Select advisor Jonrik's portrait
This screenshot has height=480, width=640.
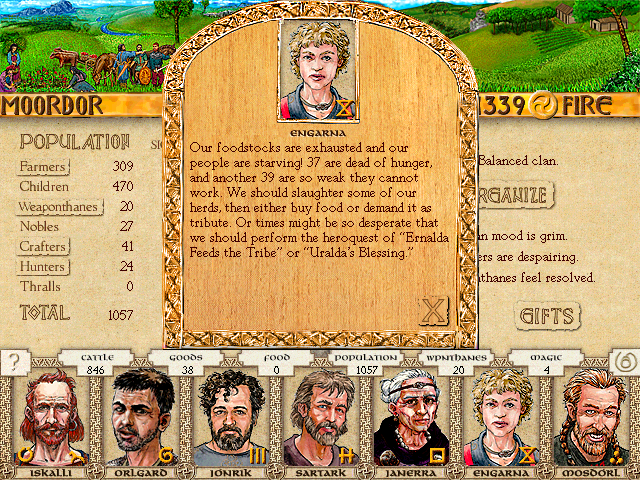230,420
